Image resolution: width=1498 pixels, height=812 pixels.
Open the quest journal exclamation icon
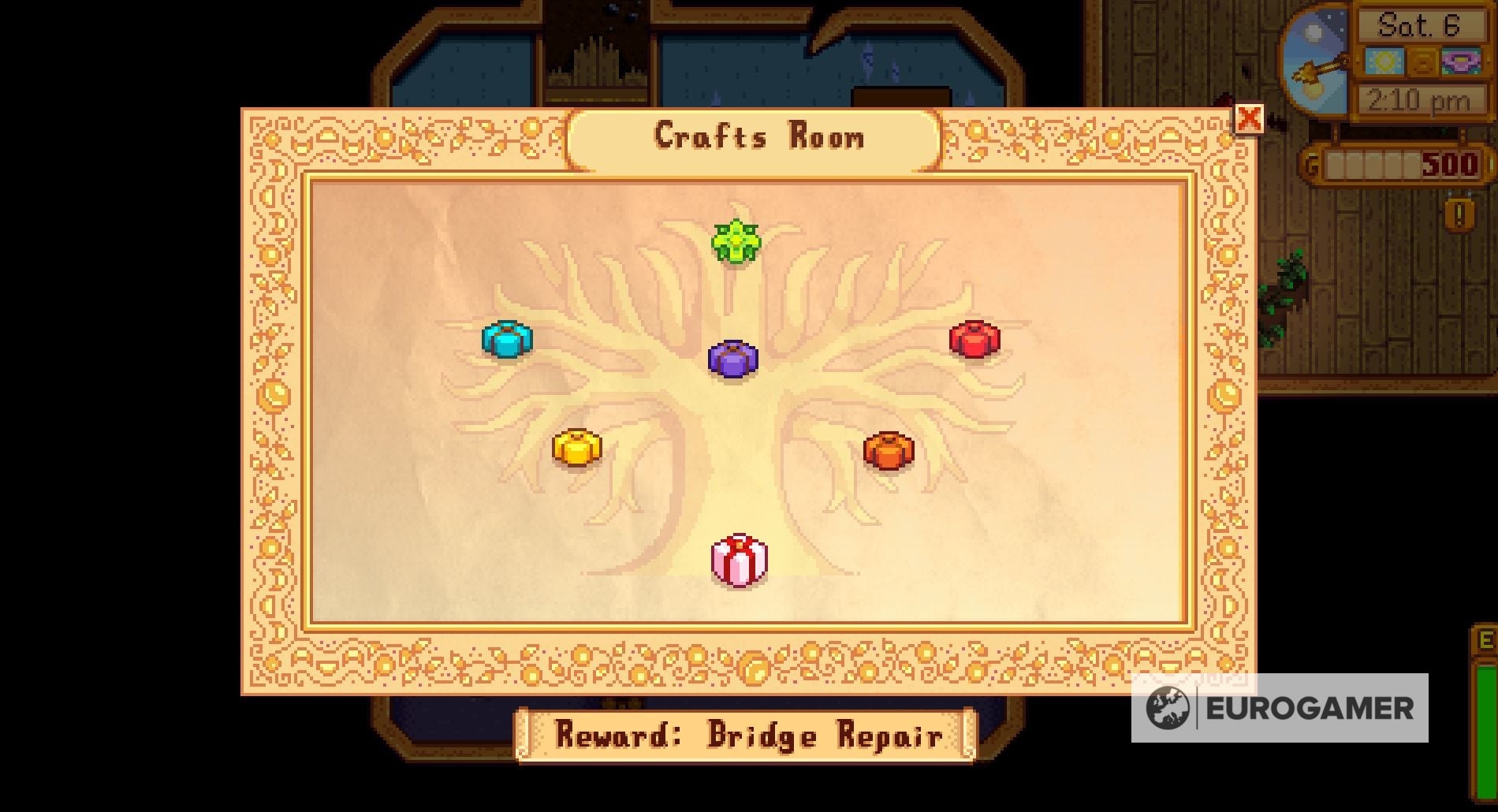tap(1458, 212)
